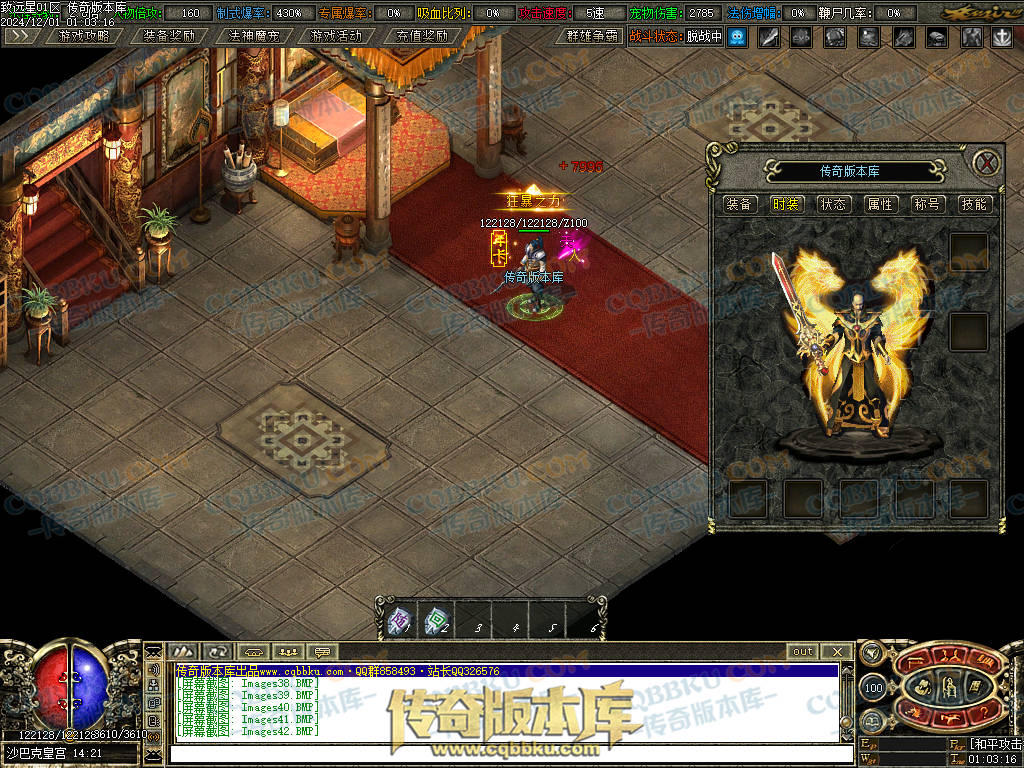Open the 法神魔宠 magic pet menu

click(x=253, y=36)
